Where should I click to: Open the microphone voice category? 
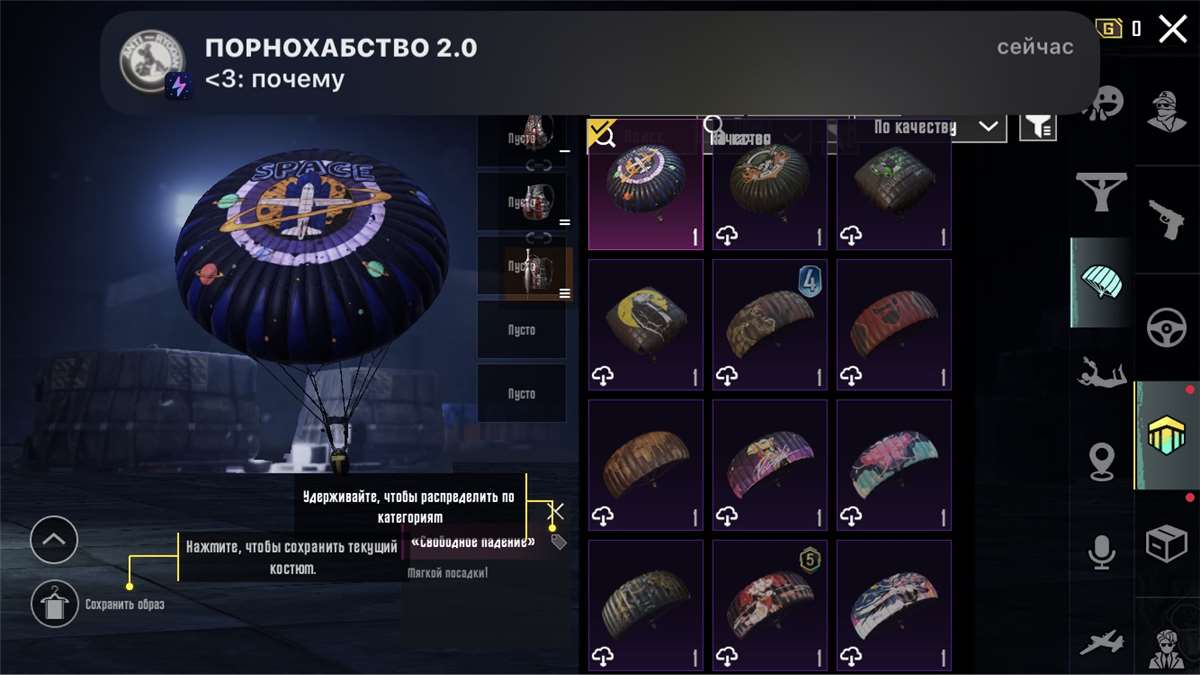point(1102,552)
